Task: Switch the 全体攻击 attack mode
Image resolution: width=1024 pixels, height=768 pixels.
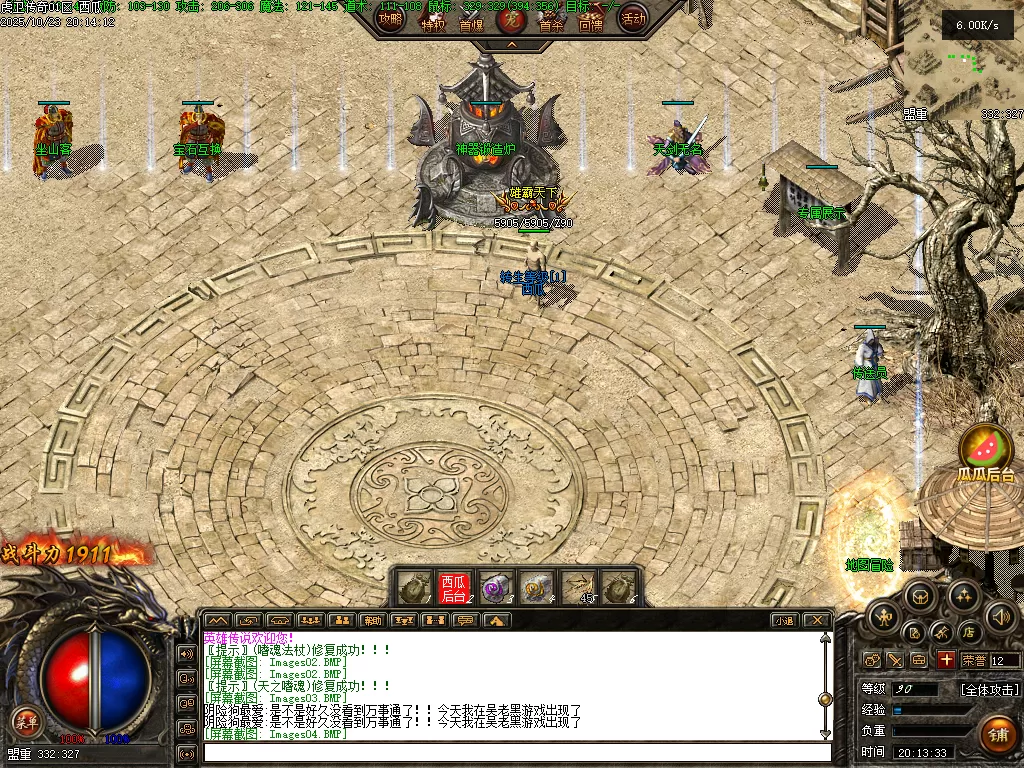Action: tap(990, 690)
